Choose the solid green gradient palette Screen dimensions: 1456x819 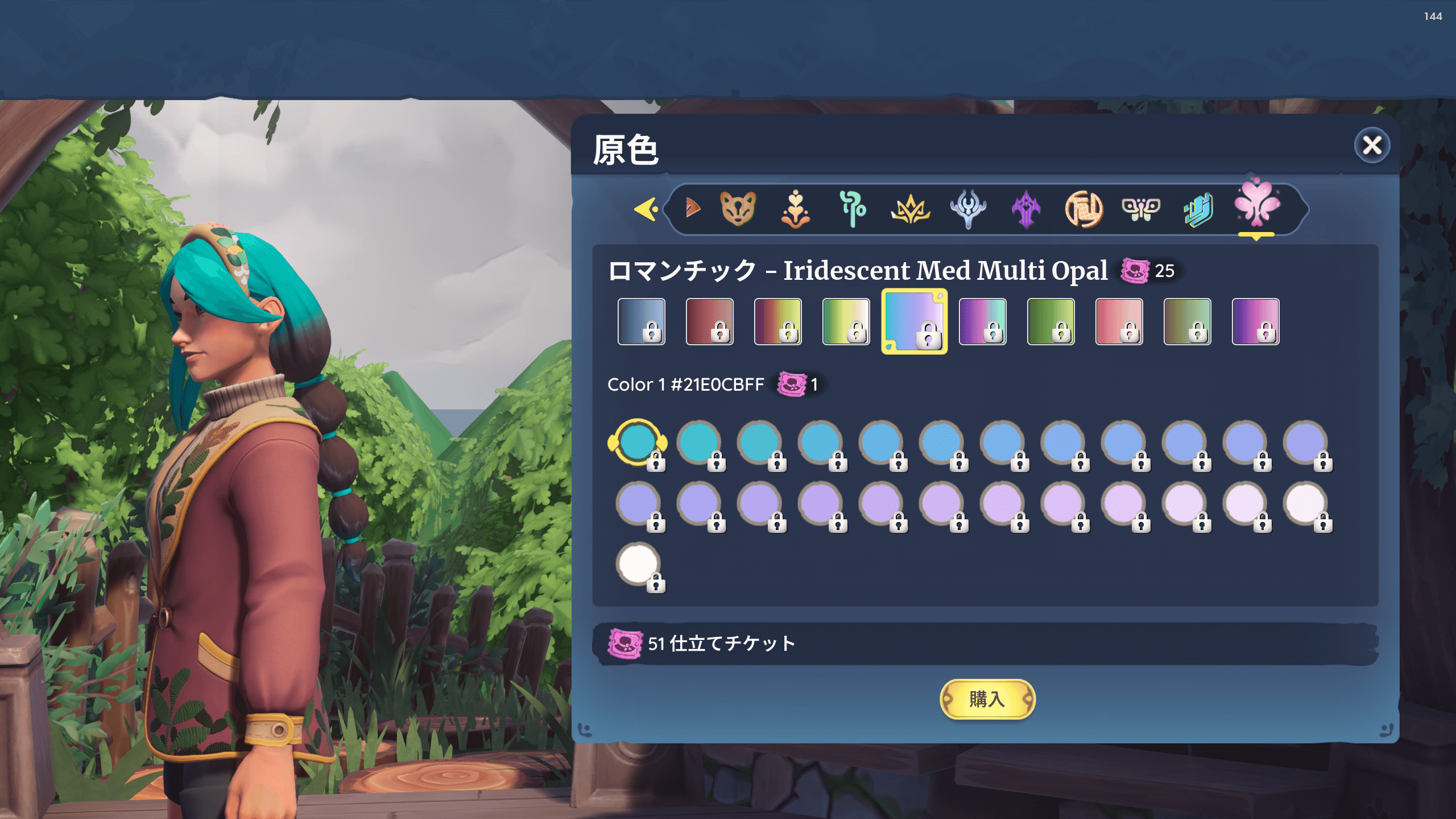tap(1050, 321)
